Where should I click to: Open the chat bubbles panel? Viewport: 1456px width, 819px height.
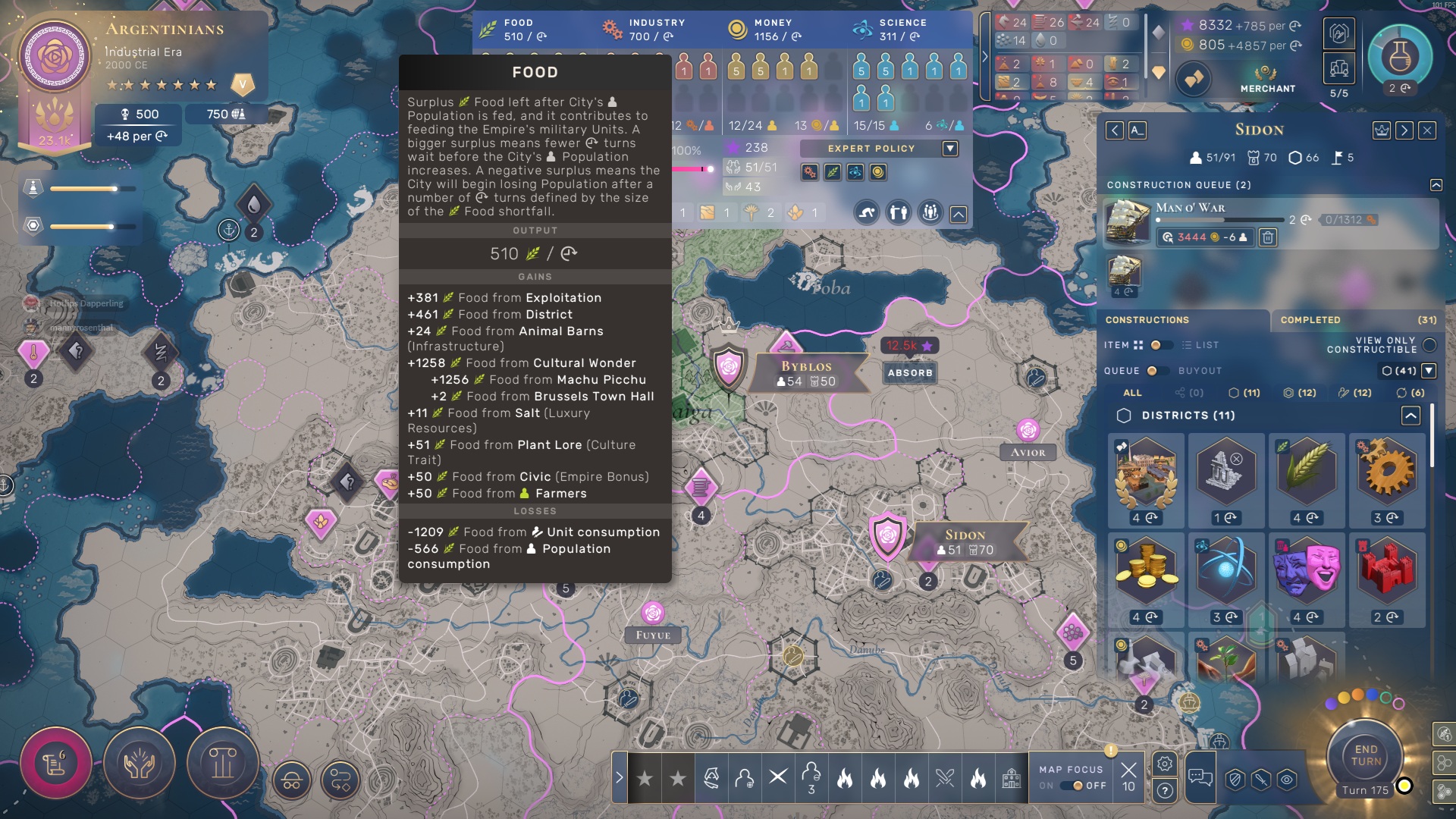(1200, 777)
